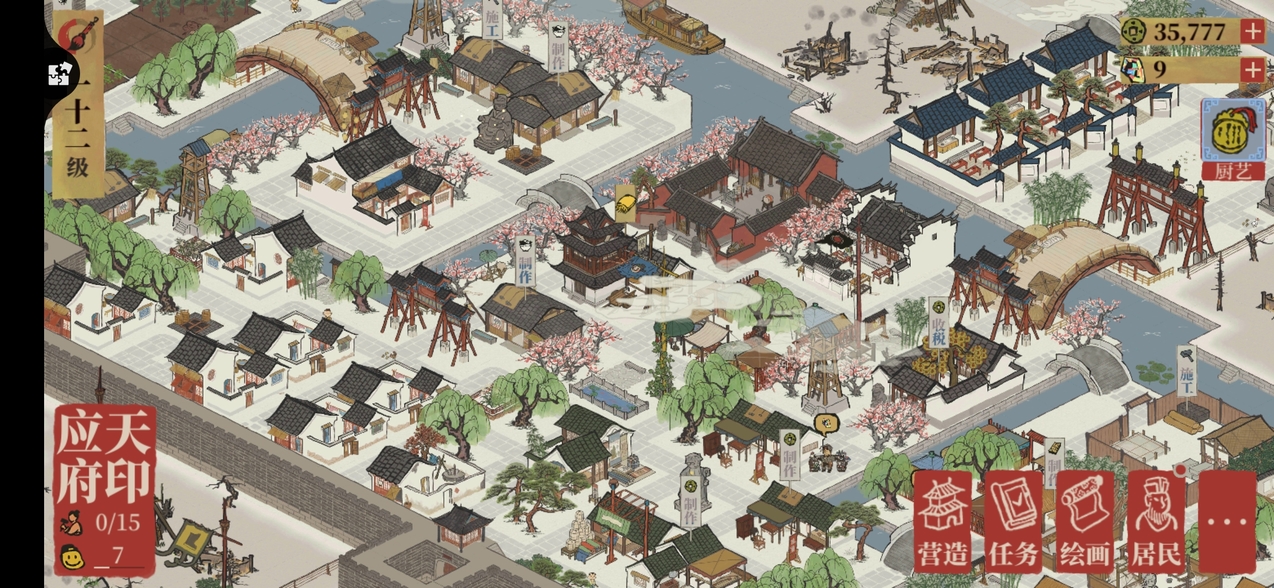The image size is (1274, 588).
Task: Add gems with the plus button
Action: 1252,70
